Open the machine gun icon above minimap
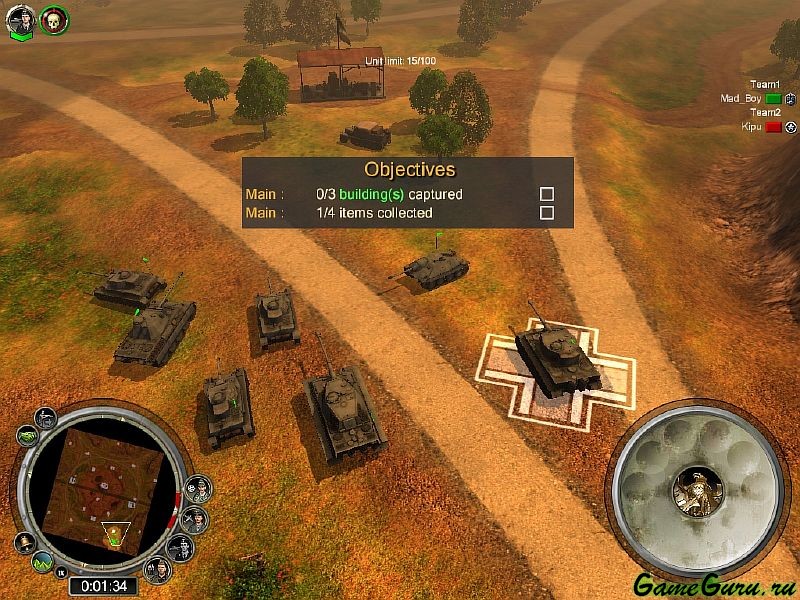Viewport: 800px width, 600px height. [47, 416]
